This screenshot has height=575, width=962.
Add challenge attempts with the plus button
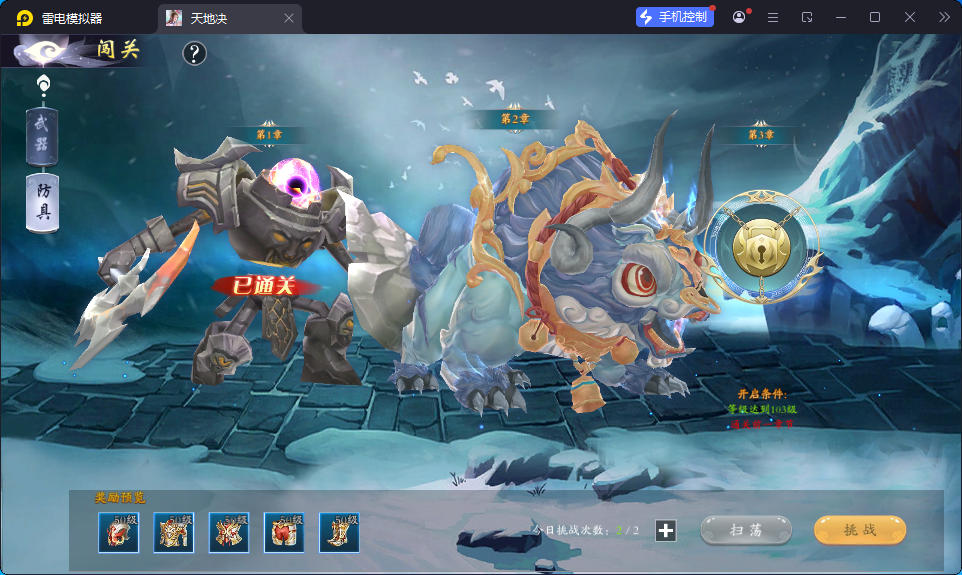coord(666,531)
